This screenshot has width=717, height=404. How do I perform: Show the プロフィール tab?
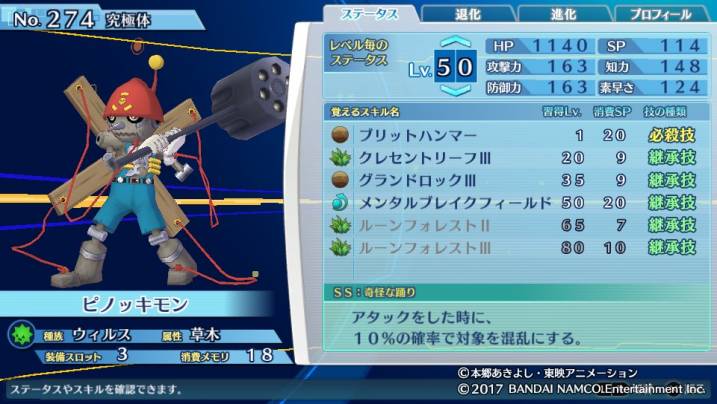tap(658, 14)
